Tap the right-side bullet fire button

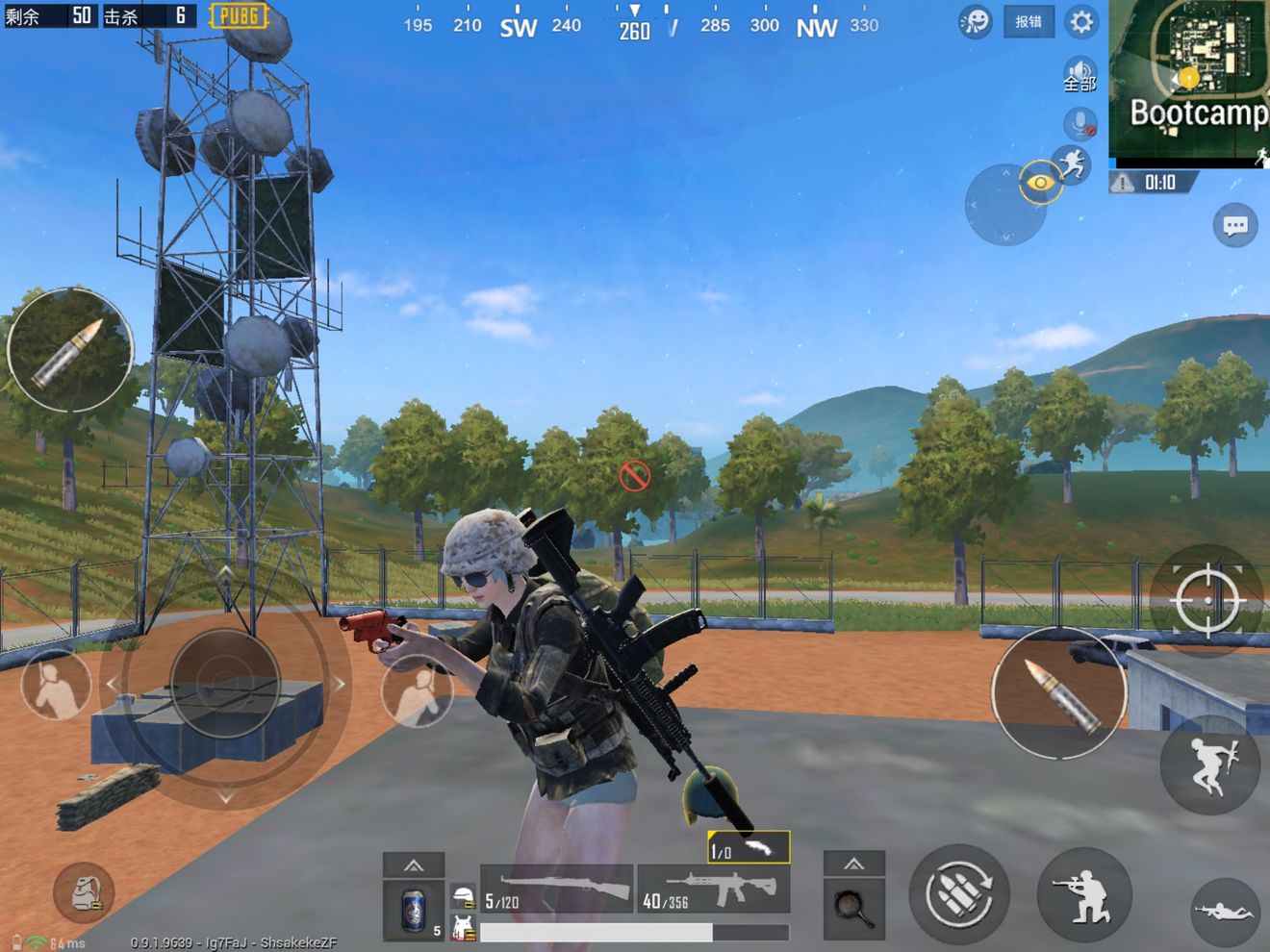coord(1058,692)
